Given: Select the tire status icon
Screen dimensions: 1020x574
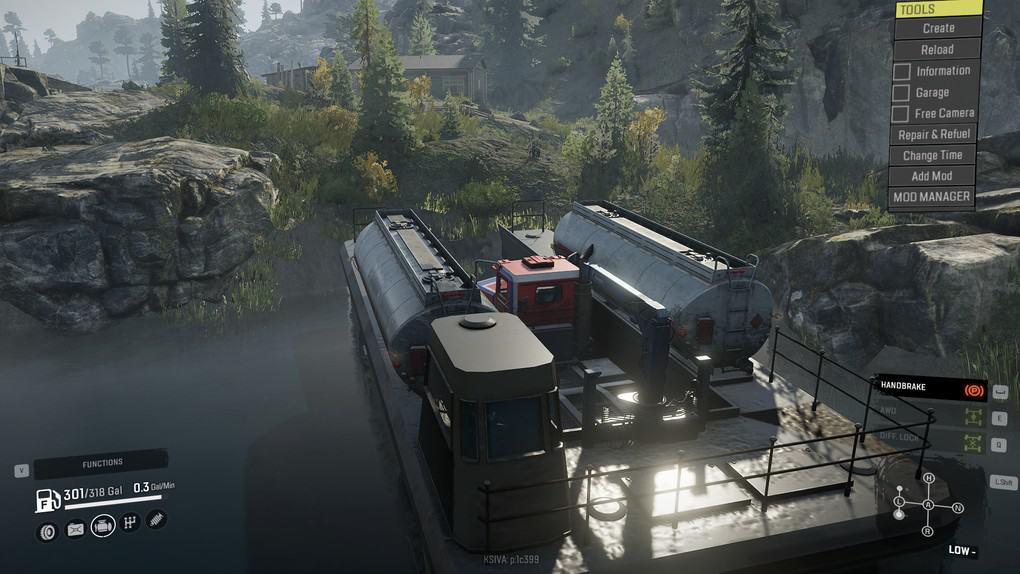Looking at the screenshot, I should (x=47, y=531).
